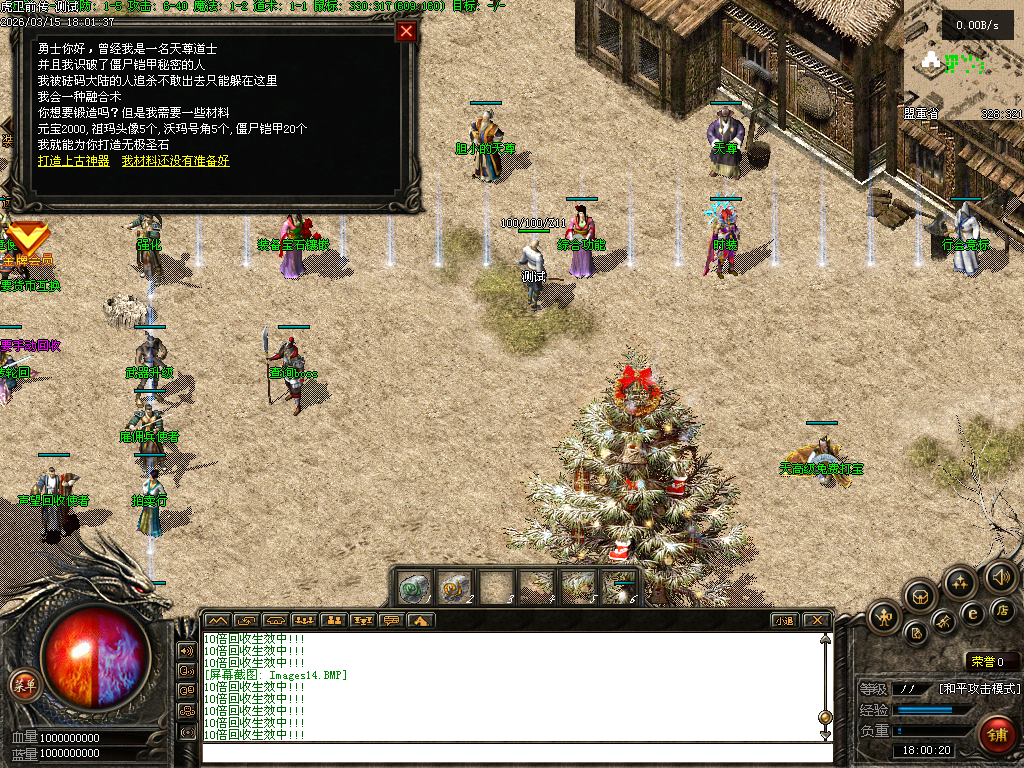This screenshot has width=1024, height=768.
Task: Close the chat panel with X button
Action: (x=816, y=621)
